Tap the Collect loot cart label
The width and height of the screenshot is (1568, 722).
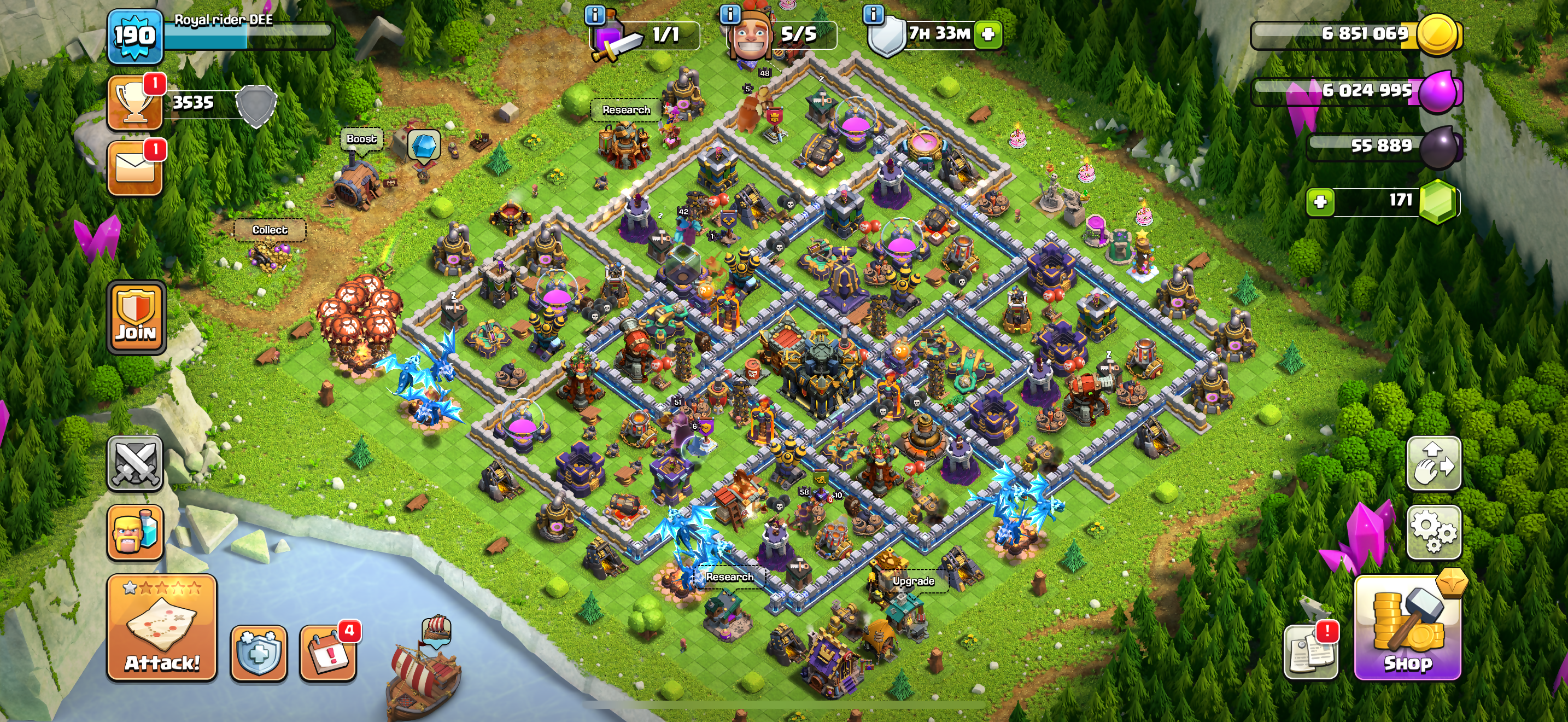tap(270, 230)
